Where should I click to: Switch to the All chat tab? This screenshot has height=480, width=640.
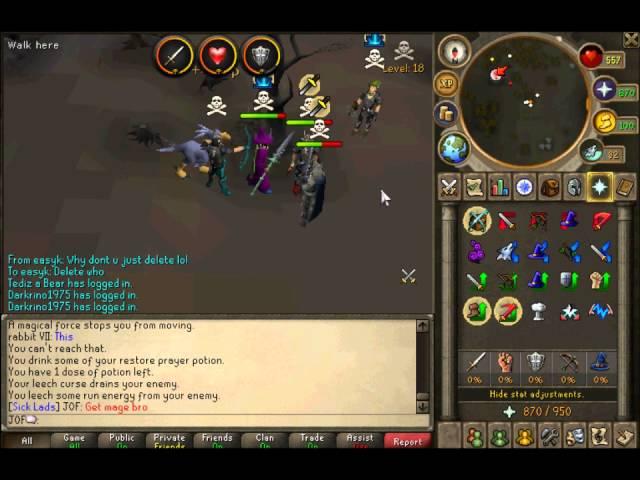[27, 440]
